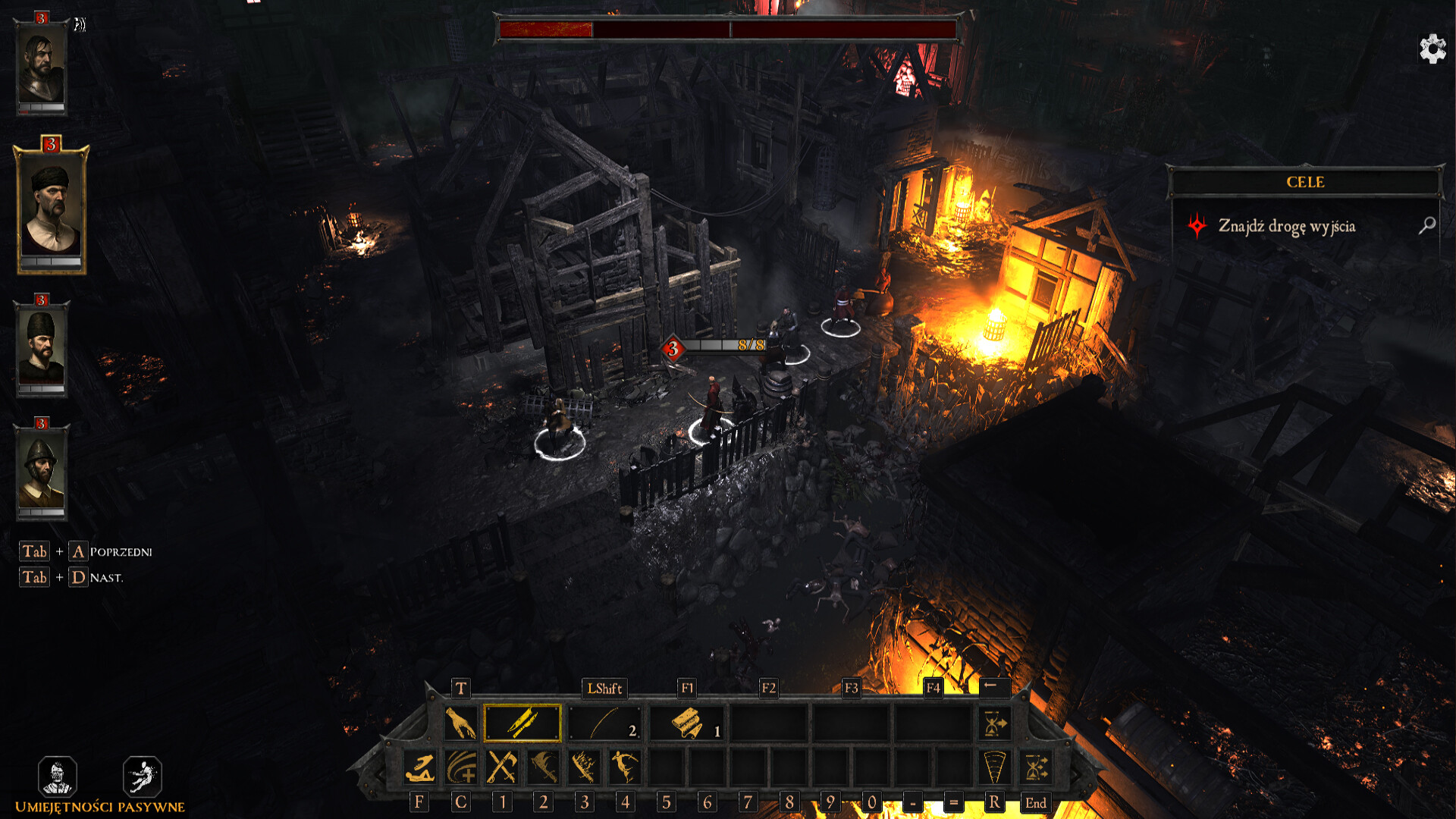End the turn with the hourglass arrow icon
The width and height of the screenshot is (1456, 819).
click(993, 725)
